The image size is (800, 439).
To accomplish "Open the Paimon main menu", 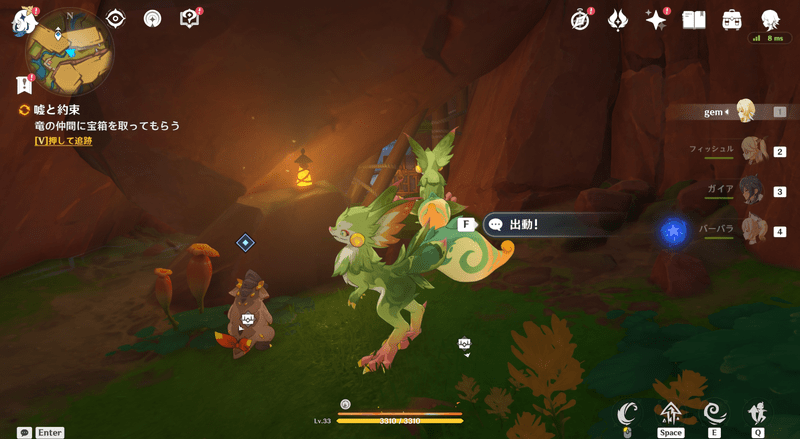I will pyautogui.click(x=23, y=21).
